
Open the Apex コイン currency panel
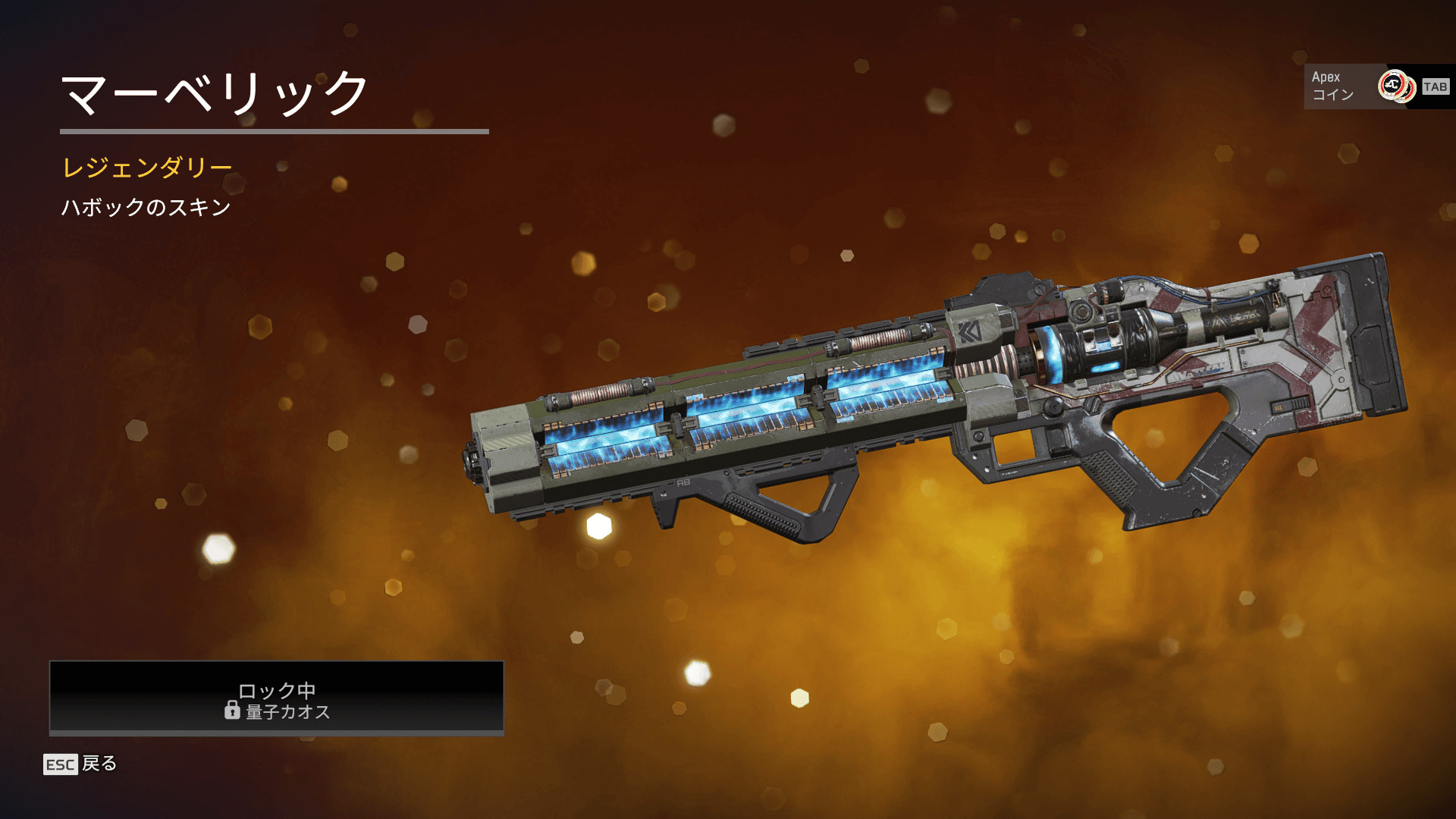1376,86
